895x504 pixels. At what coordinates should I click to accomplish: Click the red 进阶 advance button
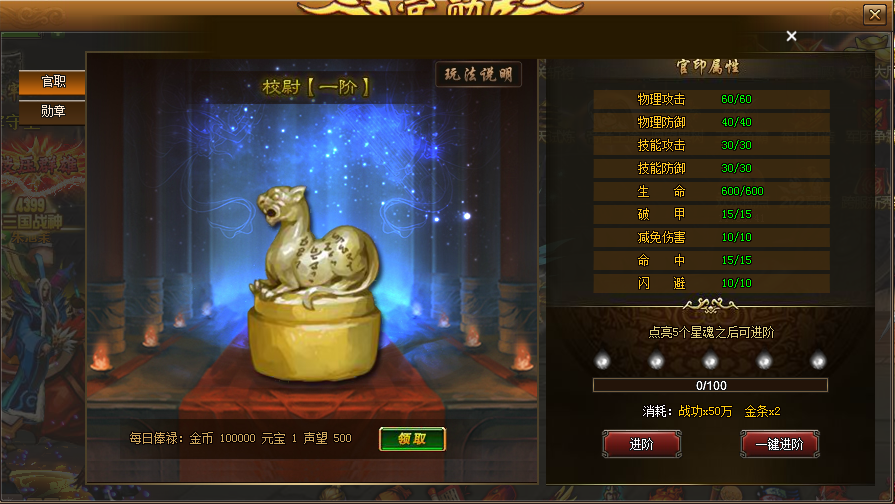[x=641, y=444]
